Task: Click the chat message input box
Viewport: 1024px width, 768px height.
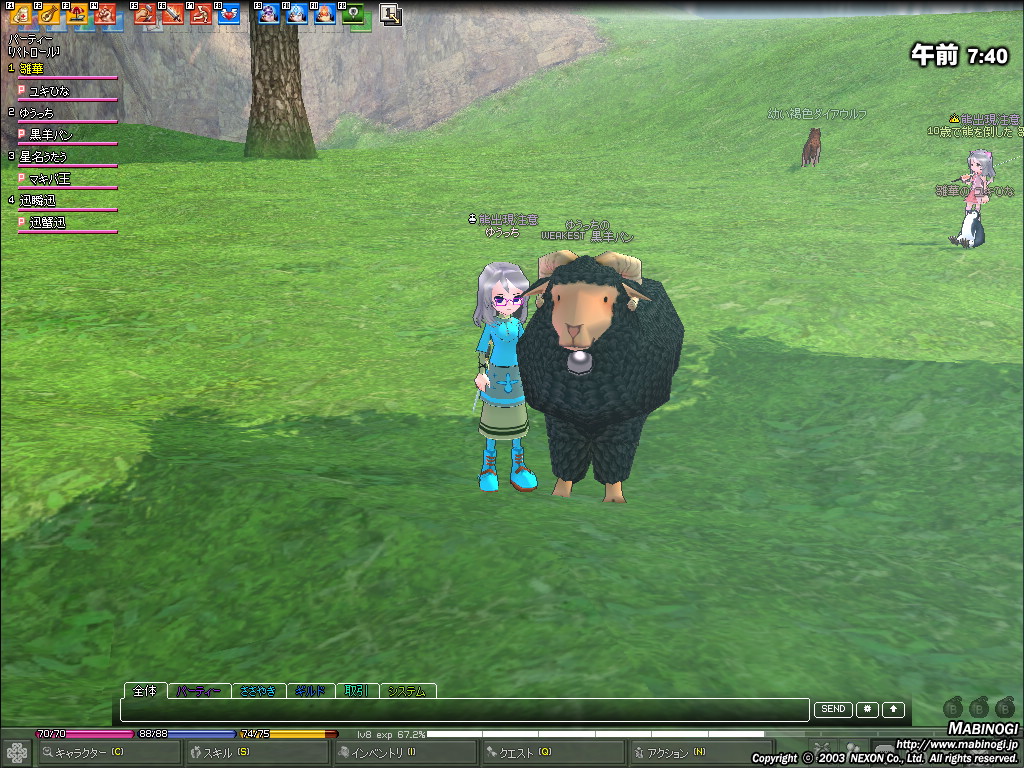Action: 464,710
